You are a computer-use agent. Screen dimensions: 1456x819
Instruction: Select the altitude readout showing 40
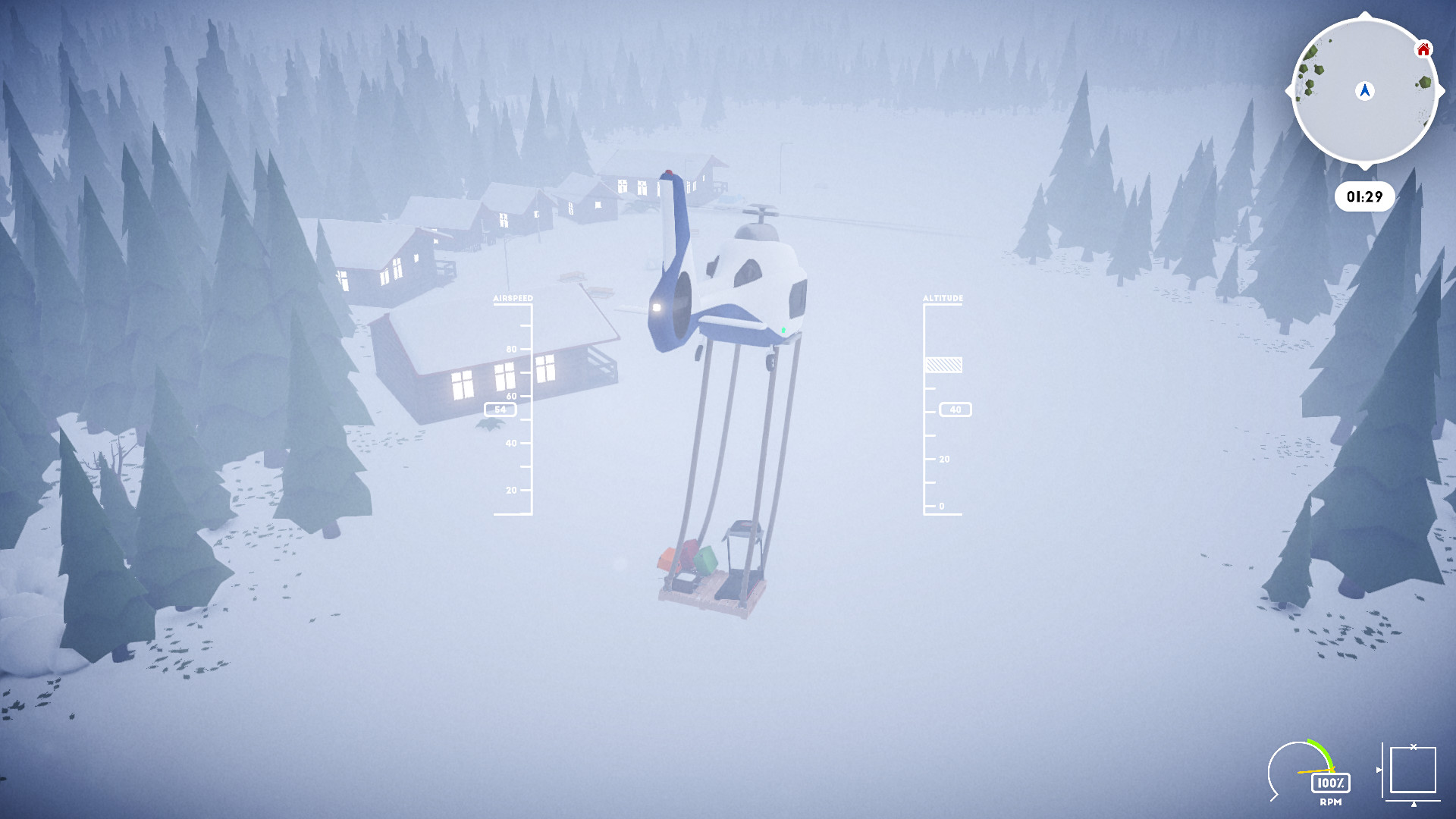(955, 409)
